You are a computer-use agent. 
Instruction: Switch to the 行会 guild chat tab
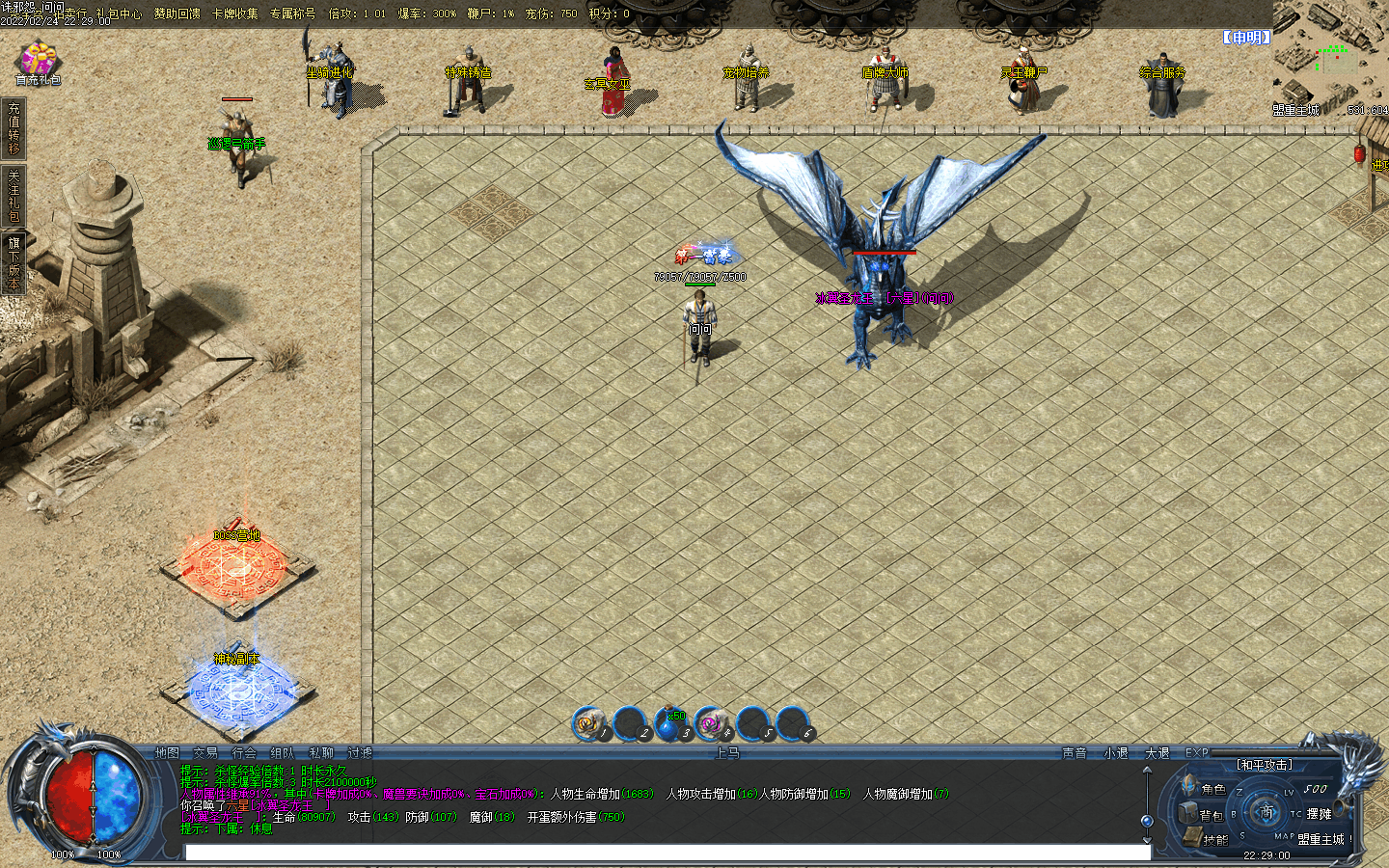point(244,753)
